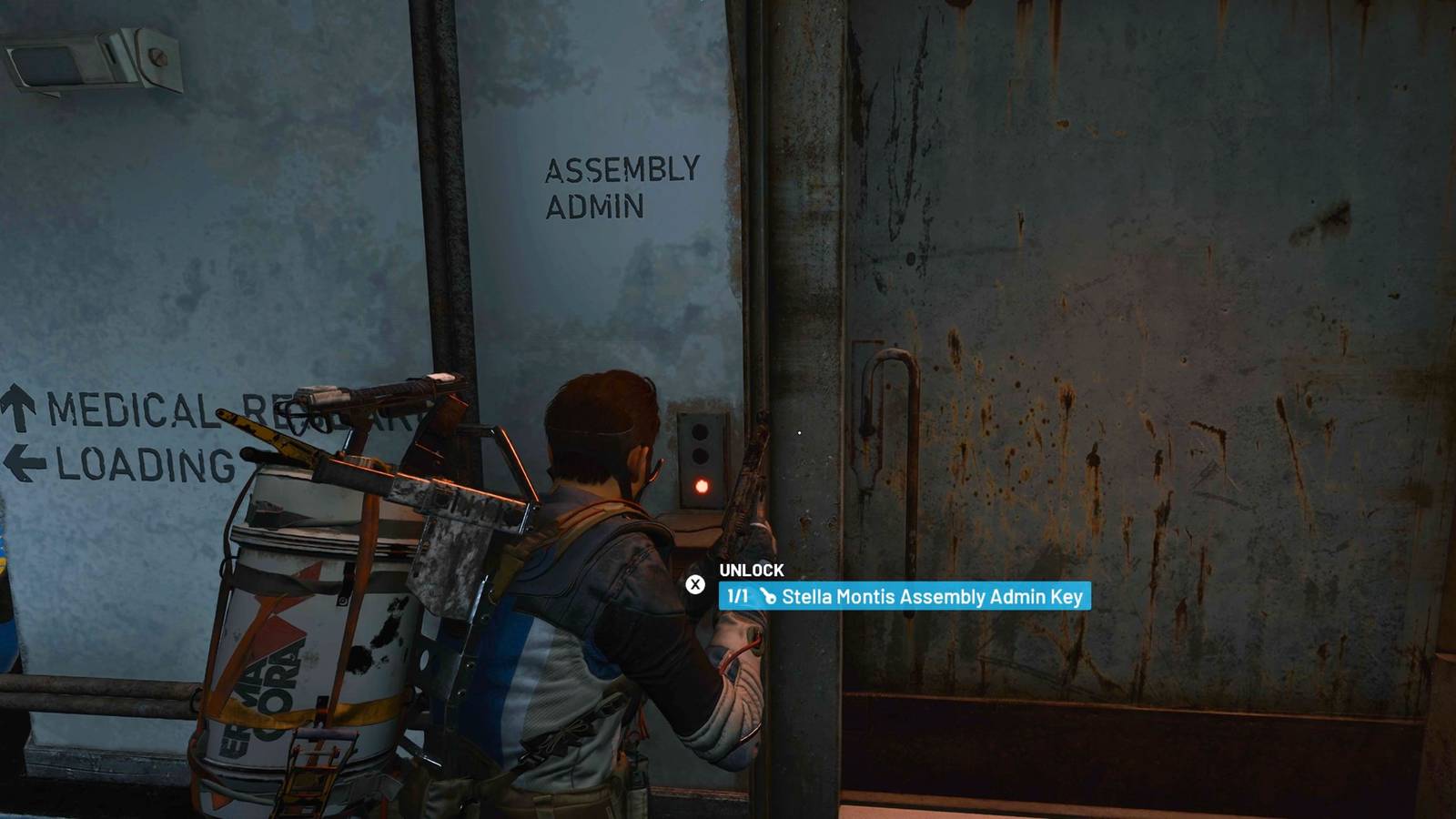Image resolution: width=1456 pixels, height=819 pixels.
Task: Expand the Stella Montis key item banner
Action: (x=905, y=598)
